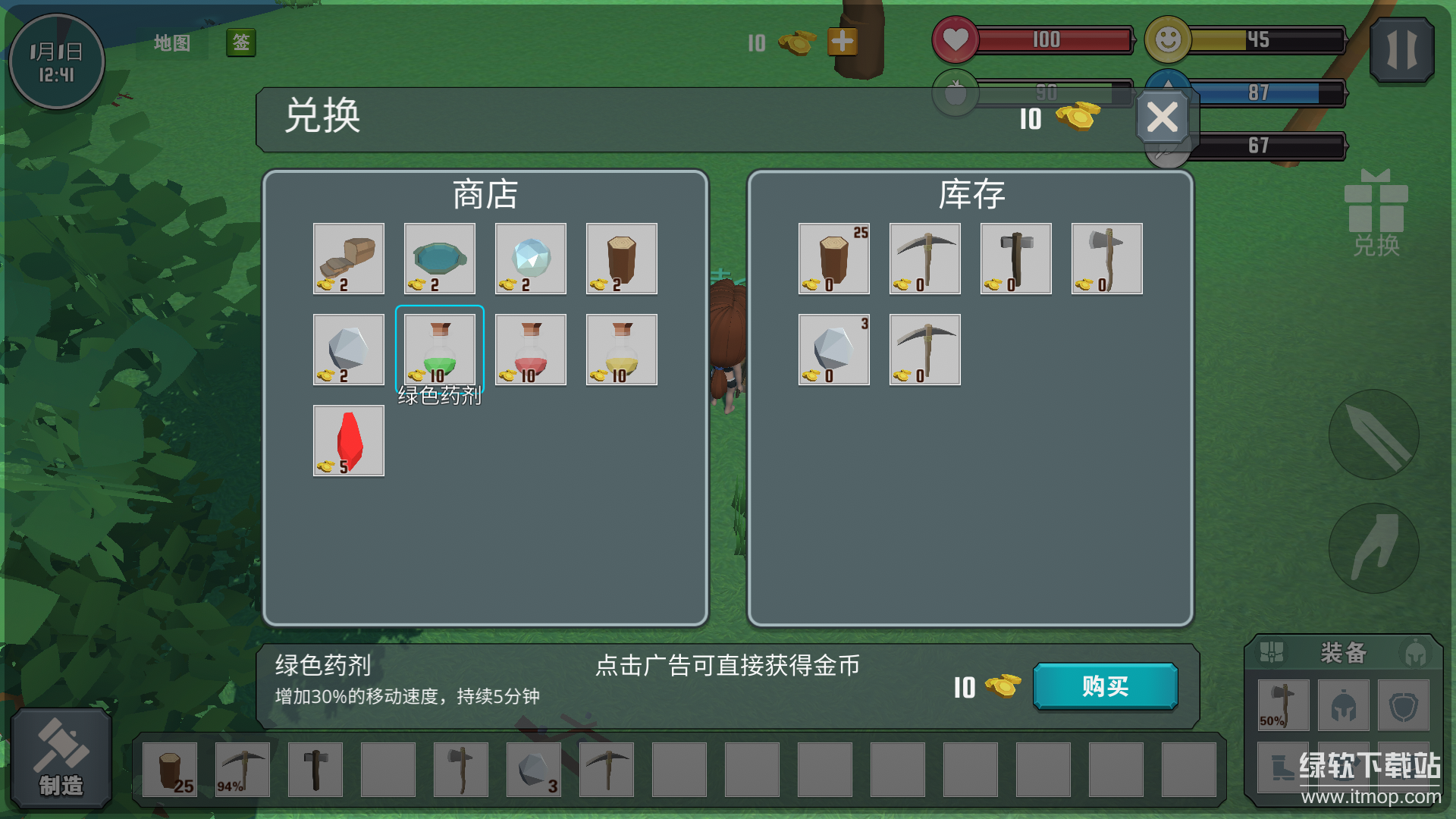Select the red potion in the shop
Viewport: 1456px width, 819px height.
click(530, 349)
